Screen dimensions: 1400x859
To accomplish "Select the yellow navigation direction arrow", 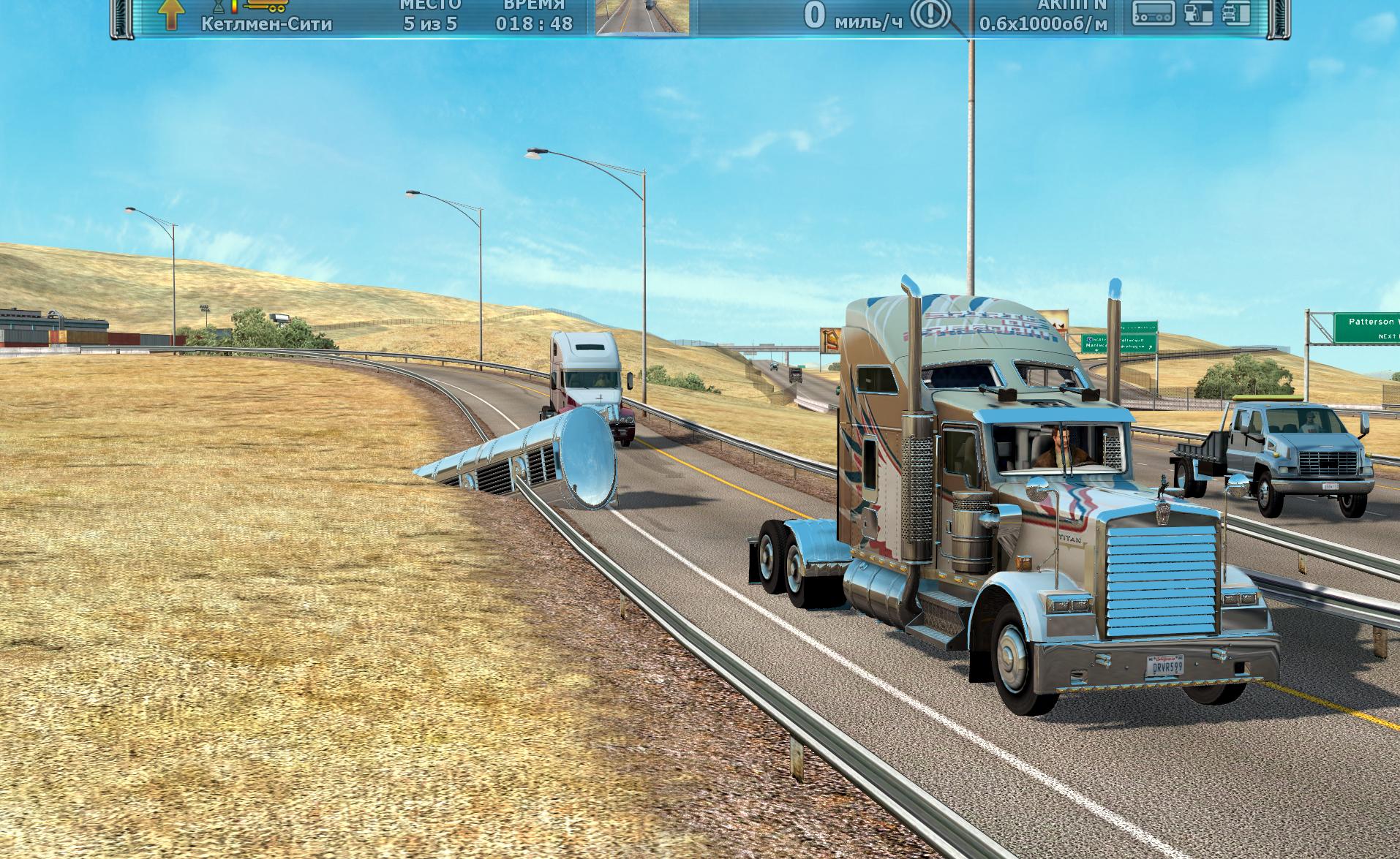I will click(x=170, y=15).
